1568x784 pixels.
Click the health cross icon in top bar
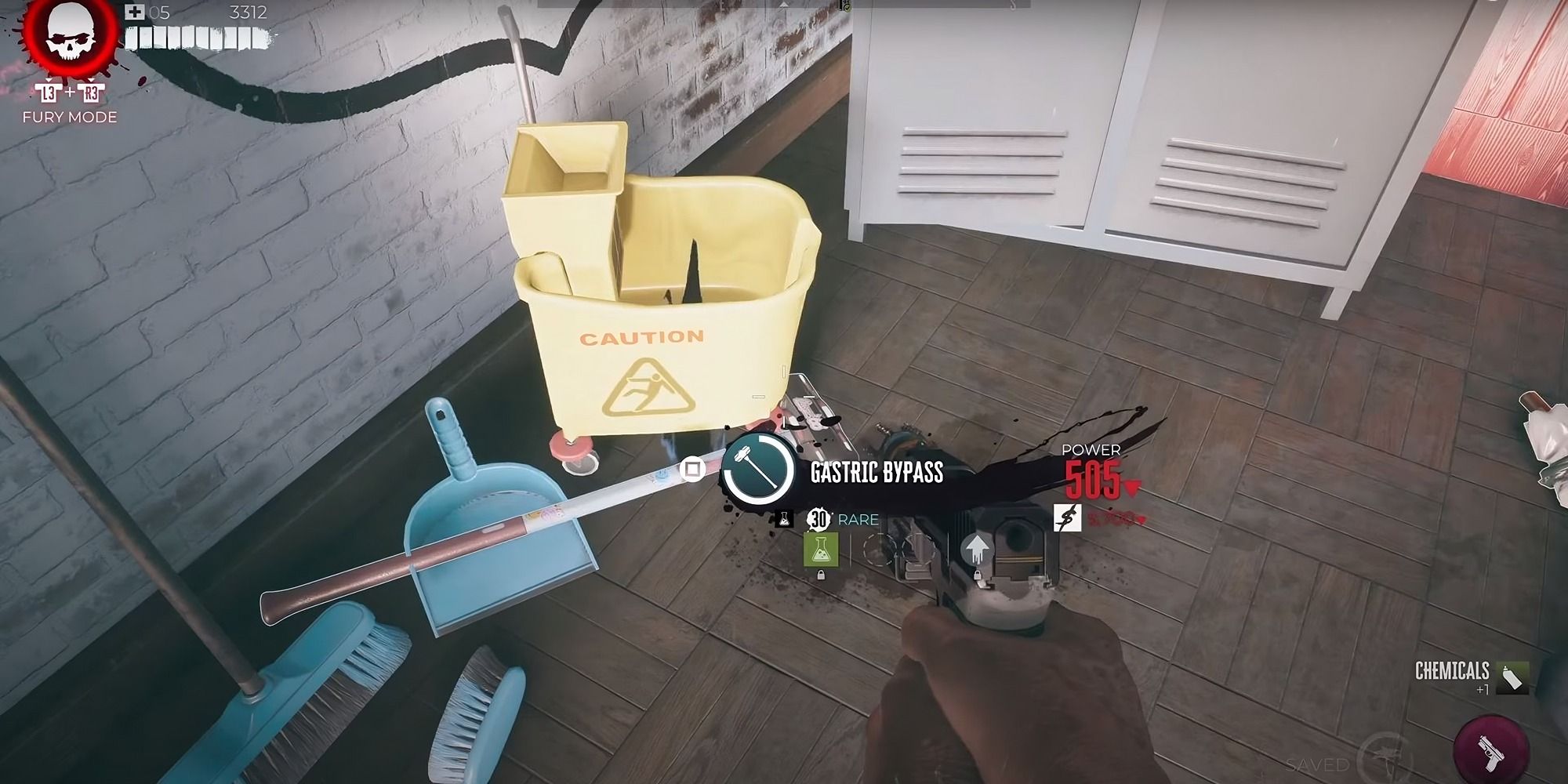tap(135, 12)
